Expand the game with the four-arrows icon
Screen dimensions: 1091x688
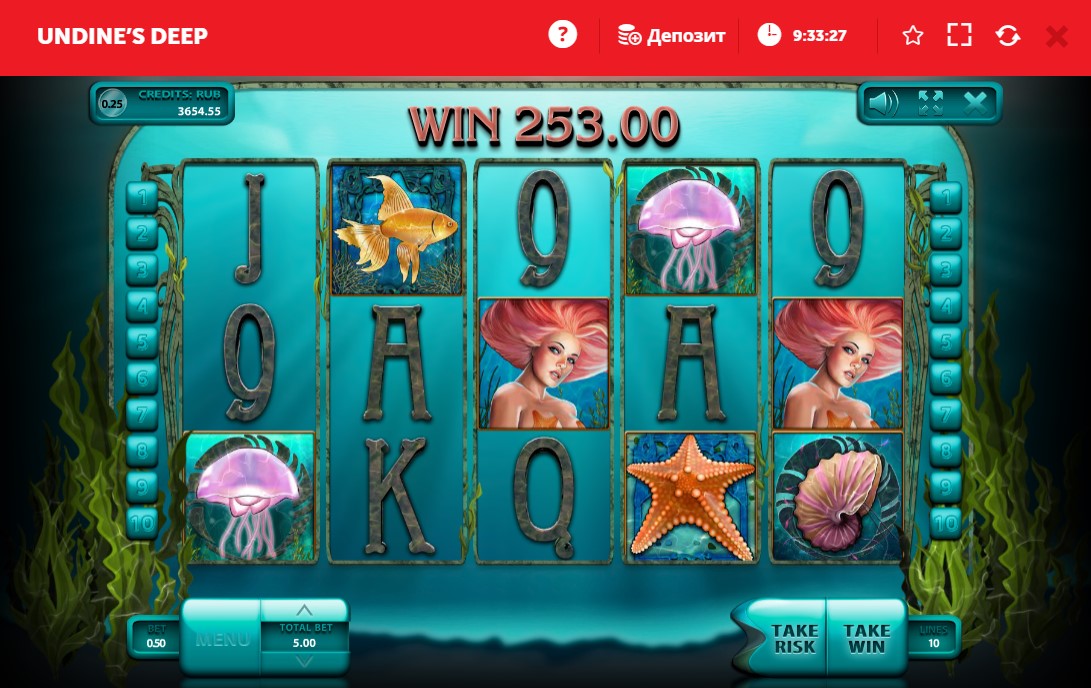click(930, 102)
